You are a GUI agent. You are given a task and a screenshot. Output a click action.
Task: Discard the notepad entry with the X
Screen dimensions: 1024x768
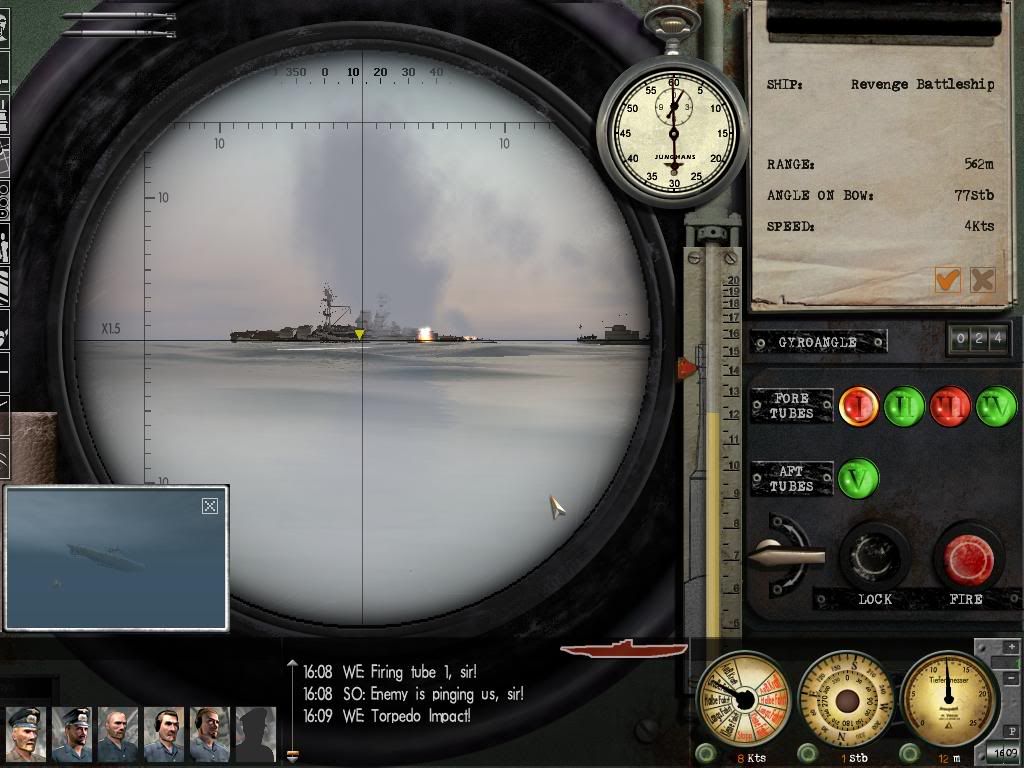point(983,280)
